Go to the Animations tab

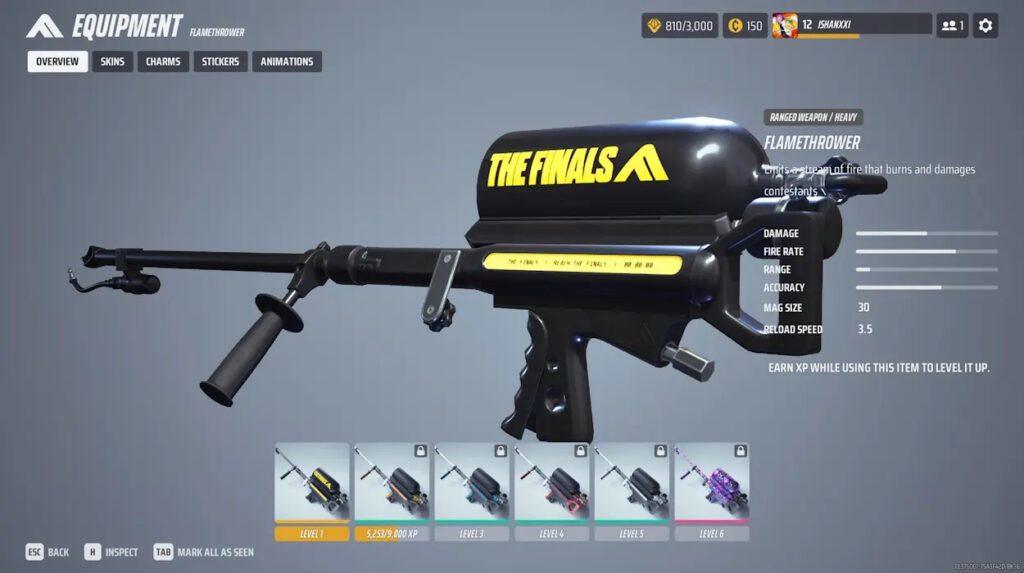(287, 62)
